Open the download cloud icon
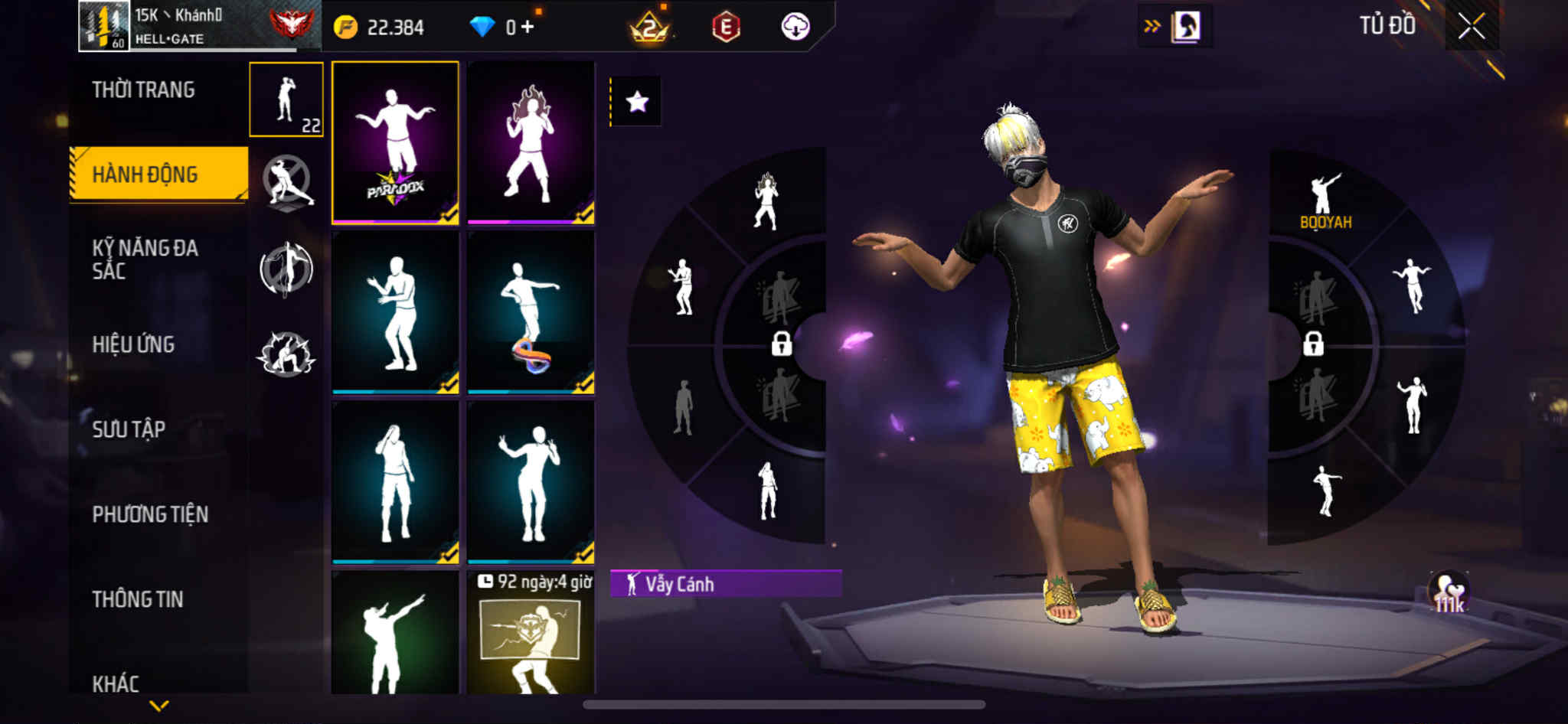Screen dimensions: 1568x724 click(795, 27)
